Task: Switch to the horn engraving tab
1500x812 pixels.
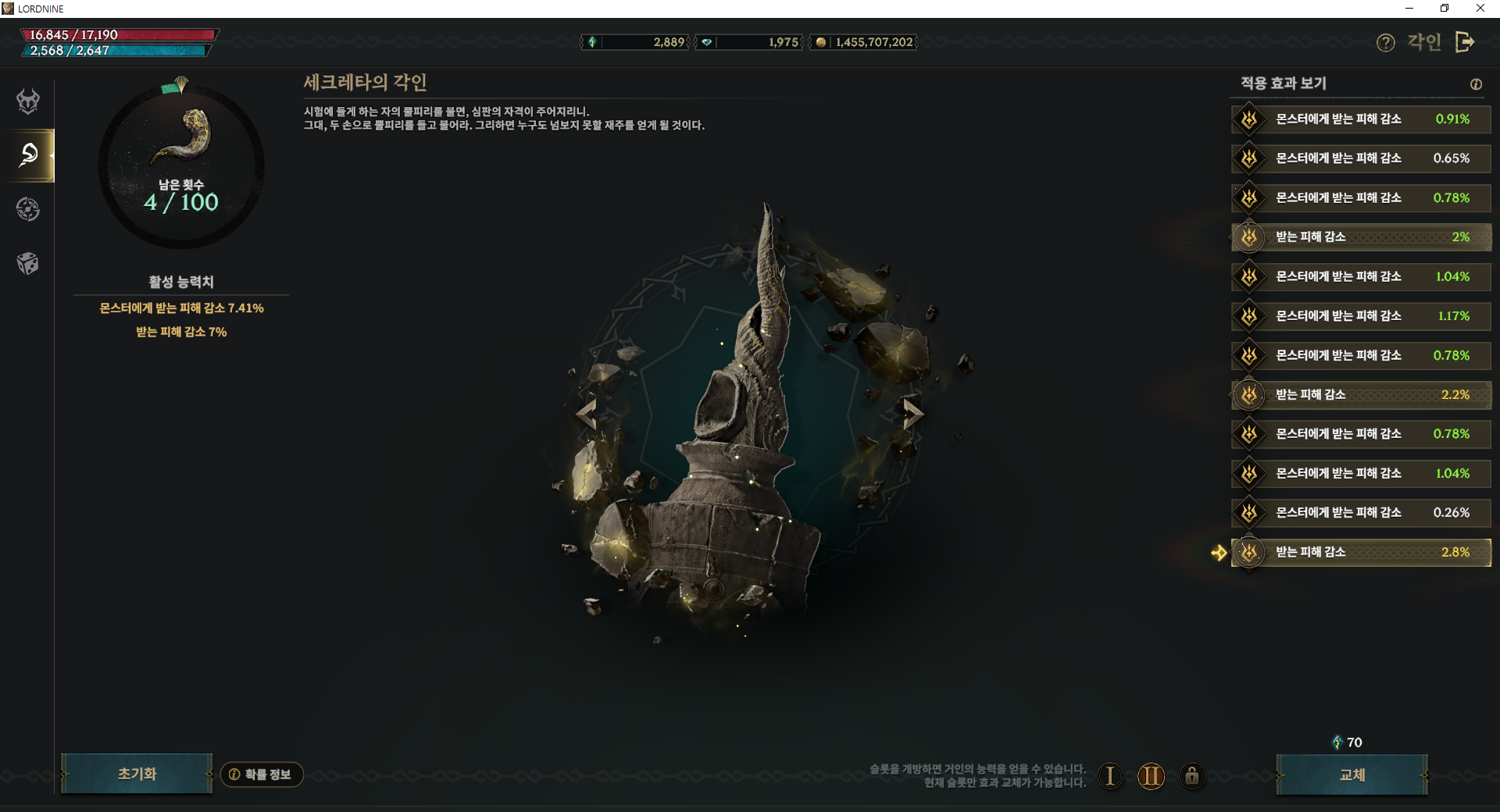Action: [29, 155]
